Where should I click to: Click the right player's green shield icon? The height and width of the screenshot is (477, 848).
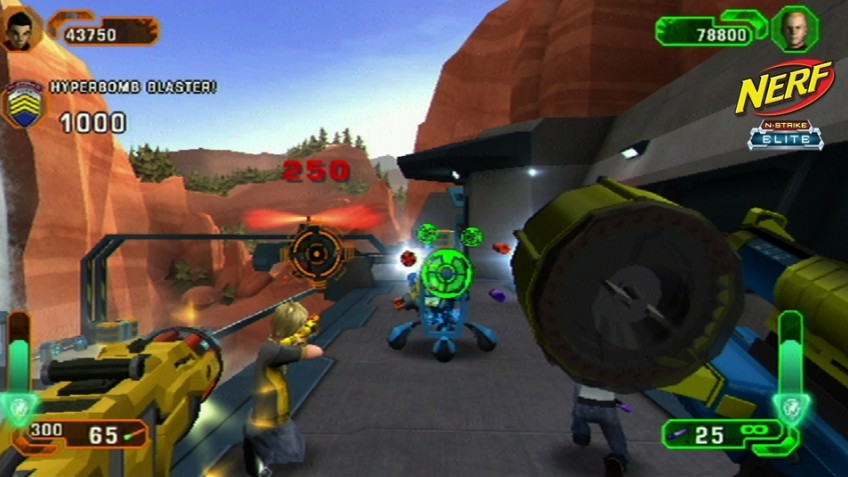(x=789, y=406)
